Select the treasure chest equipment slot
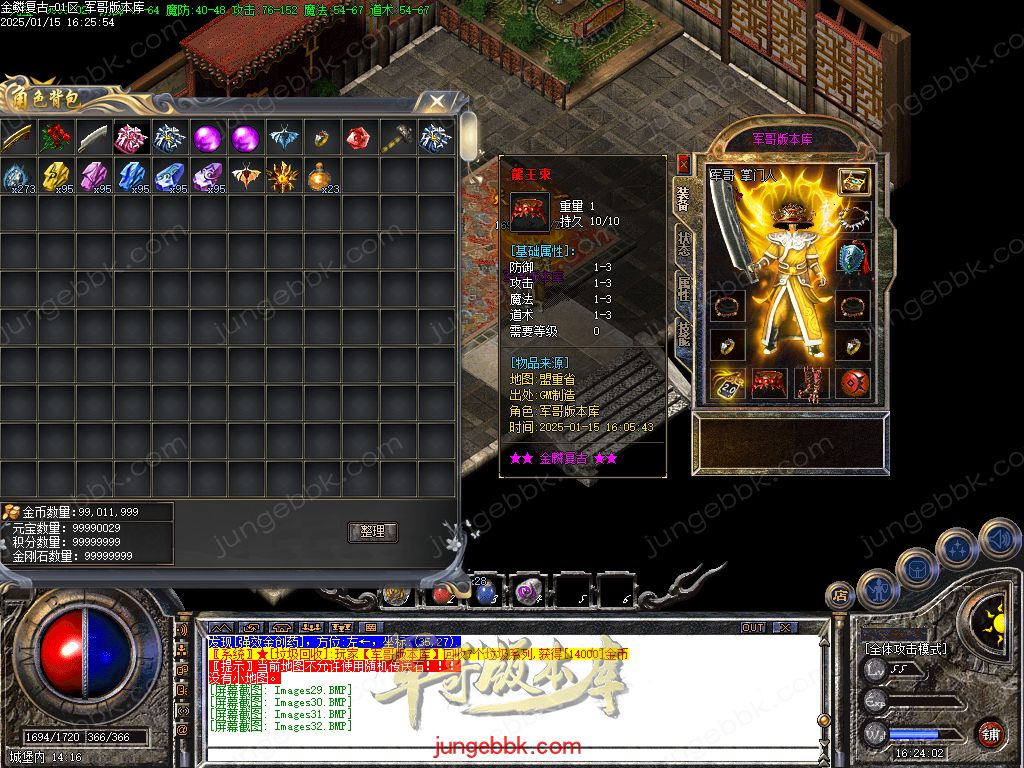Image resolution: width=1024 pixels, height=768 pixels. click(853, 182)
